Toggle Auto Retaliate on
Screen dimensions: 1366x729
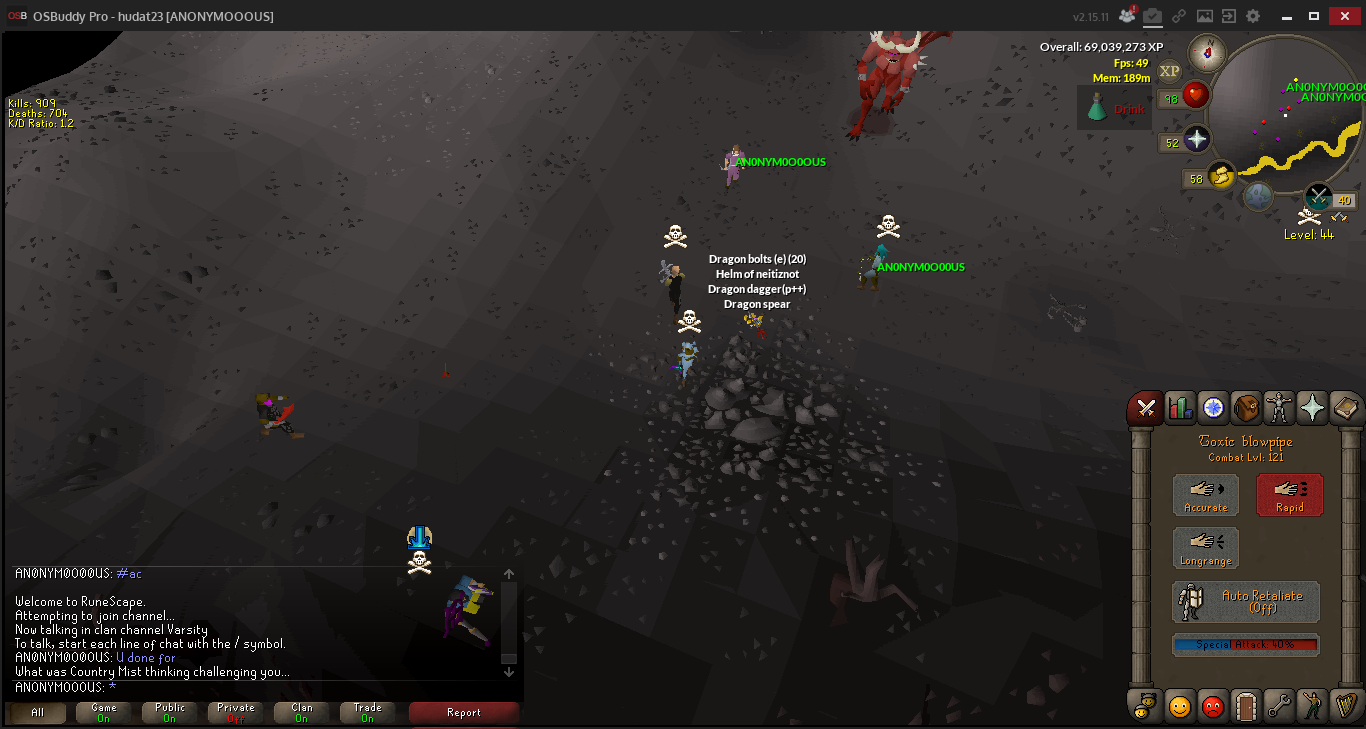[1246, 602]
